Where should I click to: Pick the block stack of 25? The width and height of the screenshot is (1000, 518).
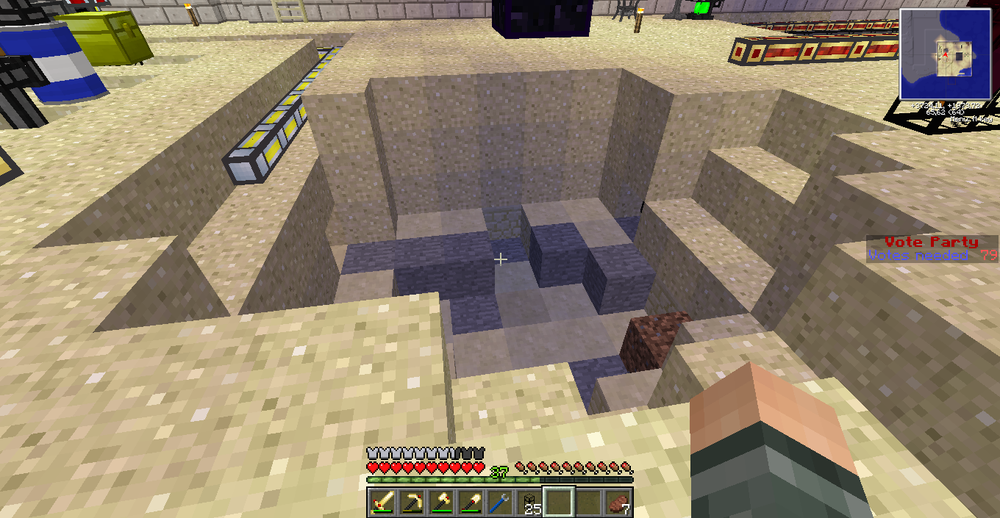click(529, 502)
